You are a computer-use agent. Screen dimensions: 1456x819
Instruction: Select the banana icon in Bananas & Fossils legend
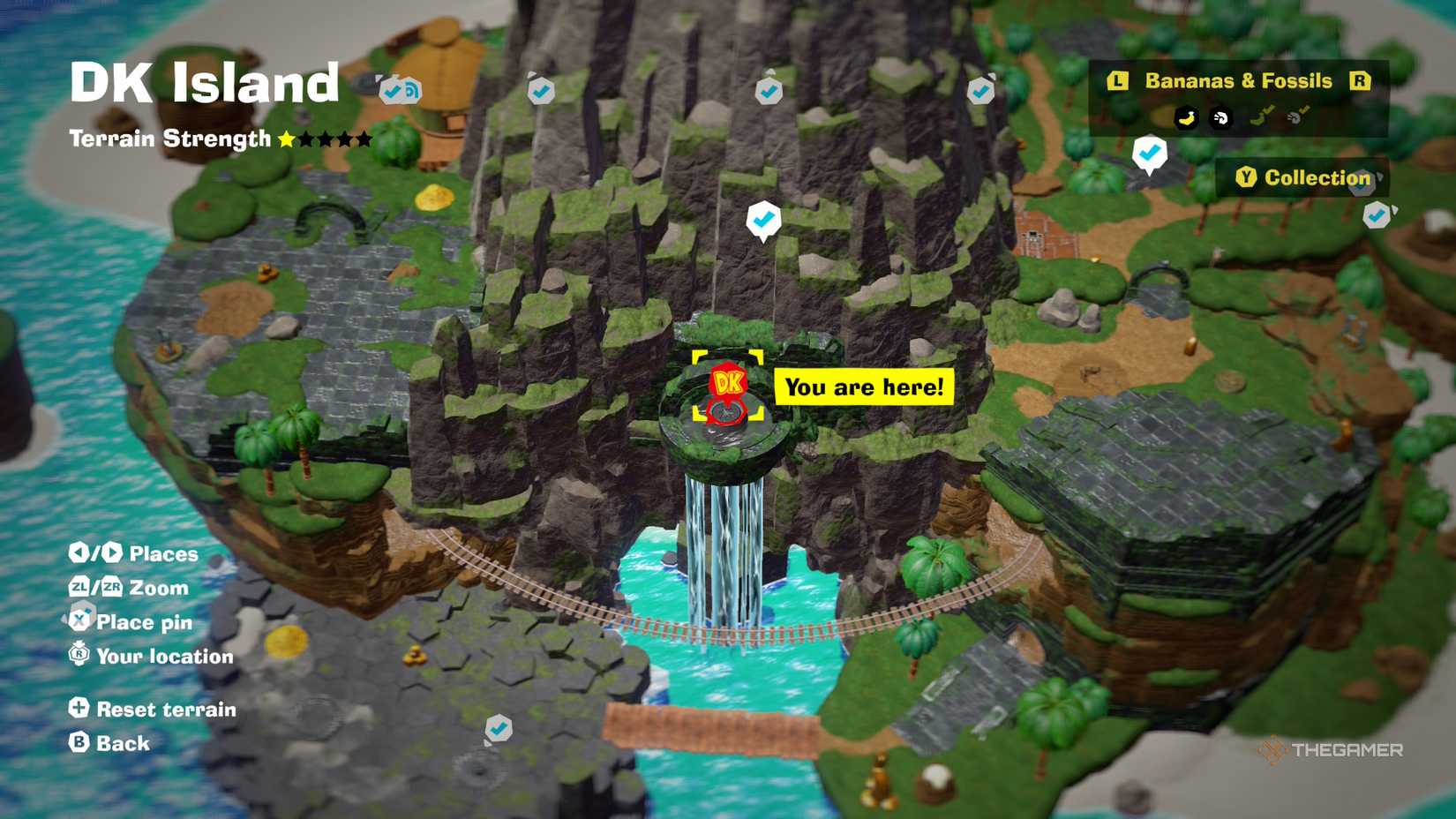(1187, 117)
